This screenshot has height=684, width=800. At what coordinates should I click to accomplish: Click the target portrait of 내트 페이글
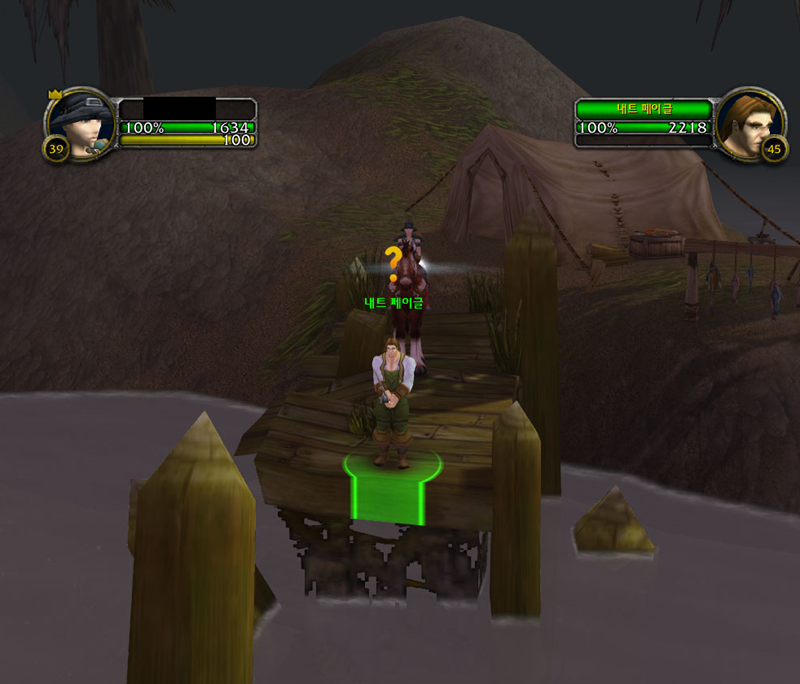pos(747,124)
